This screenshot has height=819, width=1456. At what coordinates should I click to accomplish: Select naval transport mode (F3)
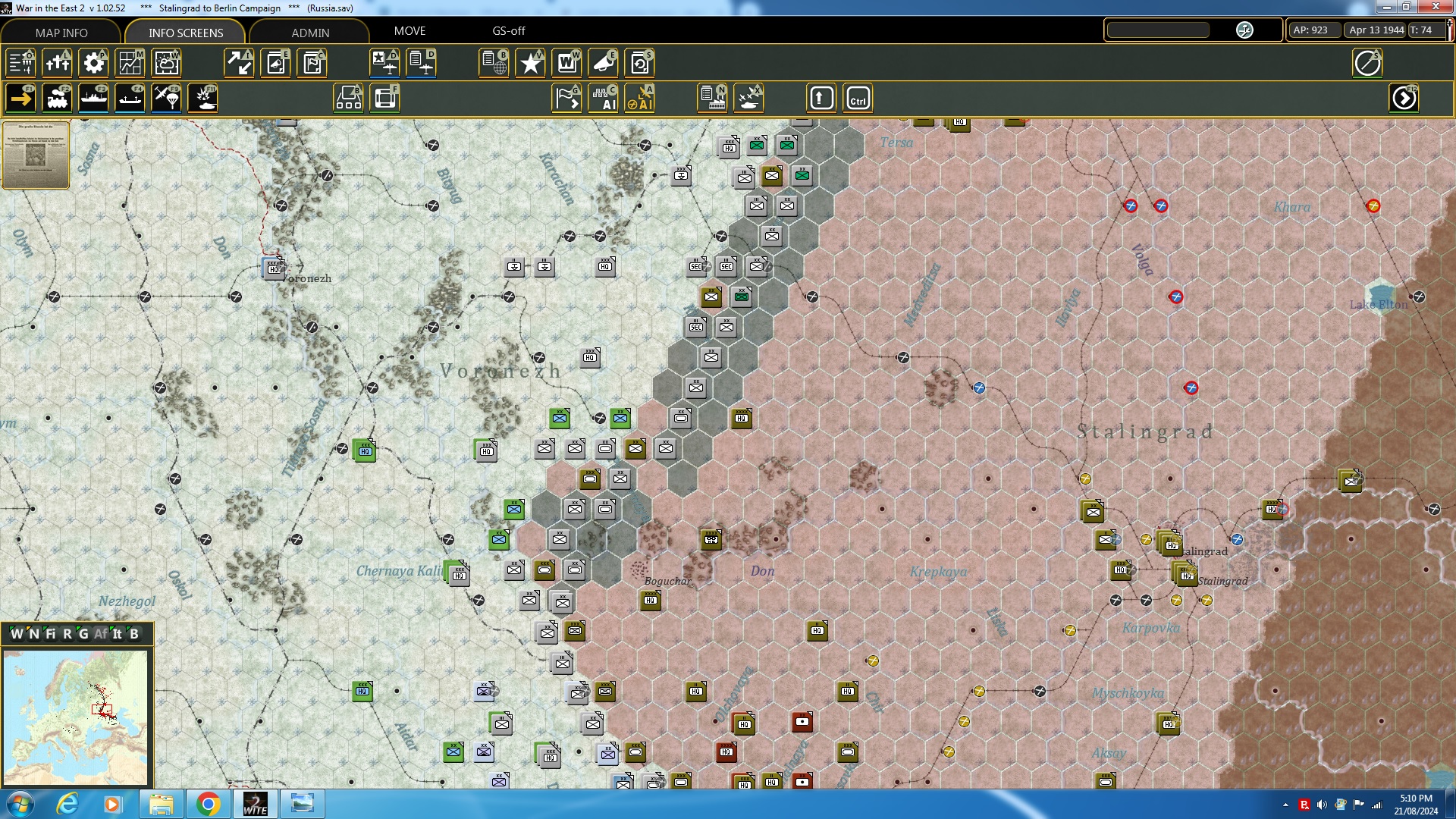pos(94,98)
